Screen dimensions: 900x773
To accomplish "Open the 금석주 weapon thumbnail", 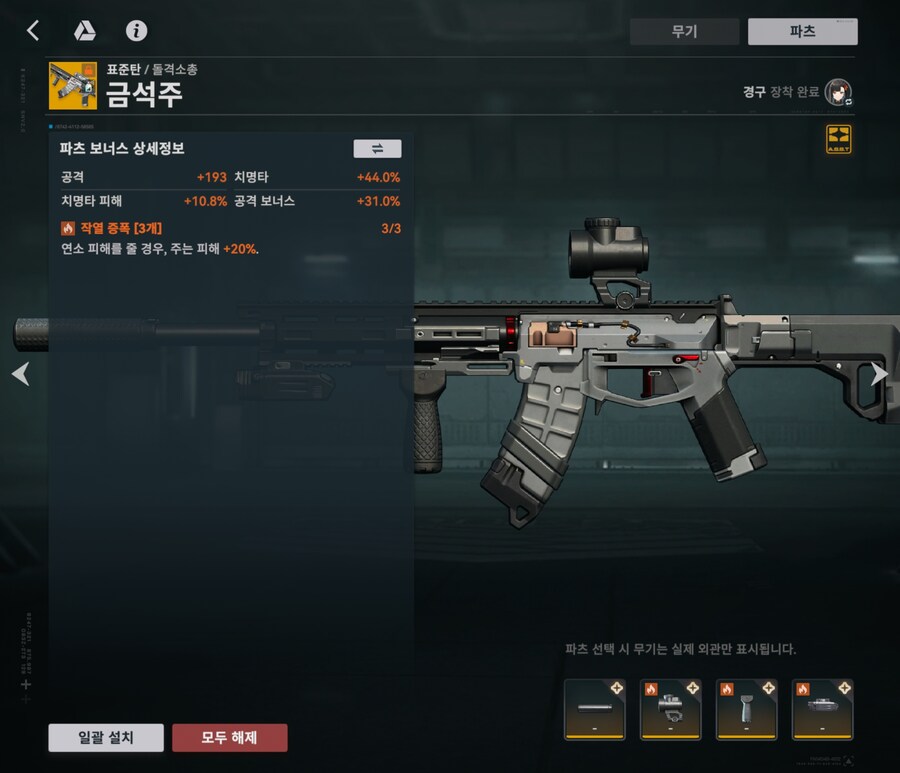I will pyautogui.click(x=73, y=87).
